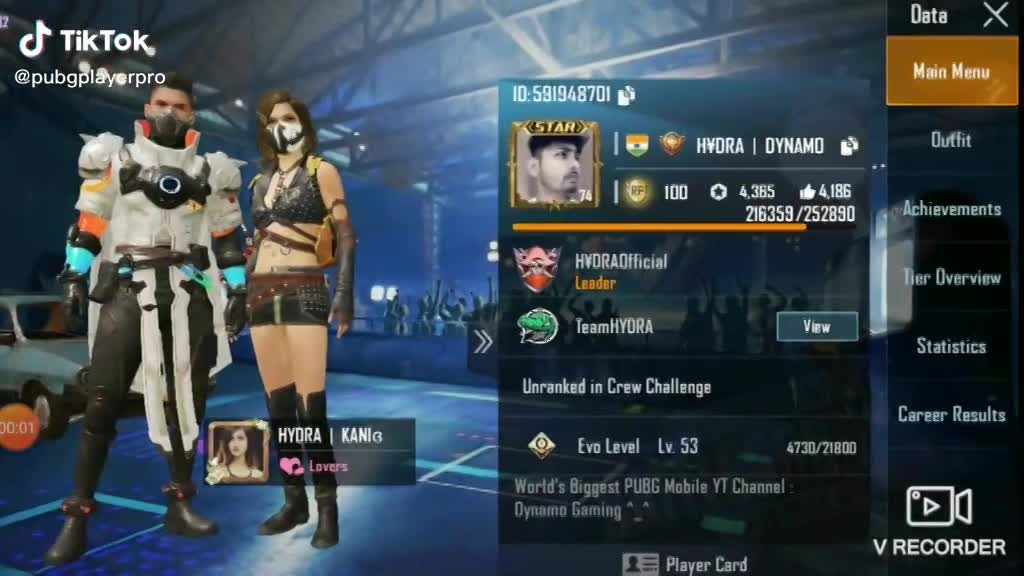1024x576 pixels.
Task: Open the Evo Level badge
Action: pos(541,446)
